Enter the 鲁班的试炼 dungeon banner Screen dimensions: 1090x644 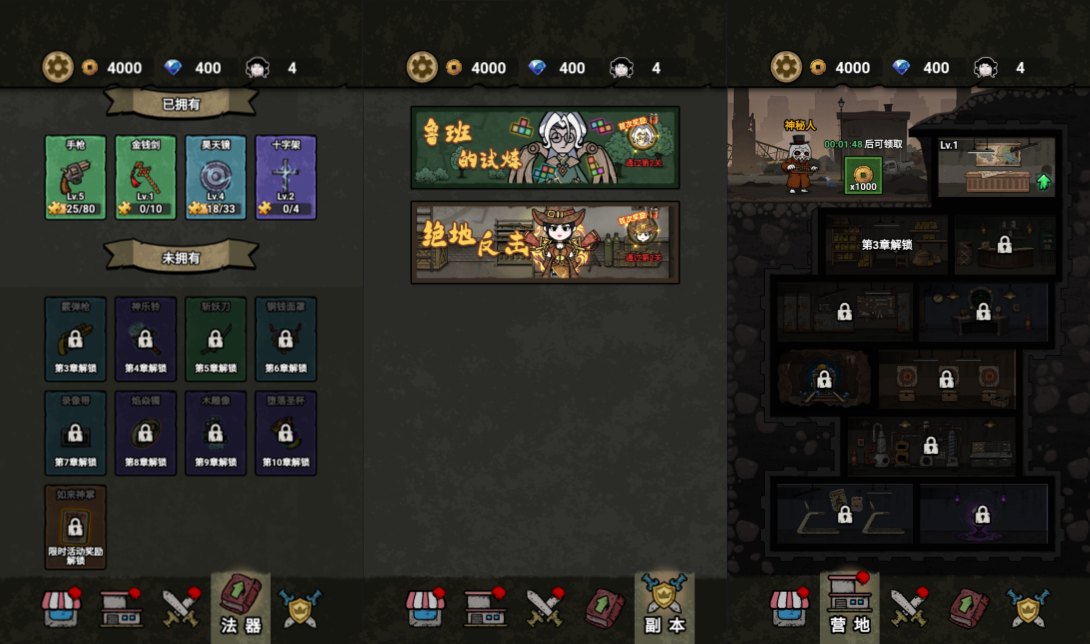(x=545, y=147)
